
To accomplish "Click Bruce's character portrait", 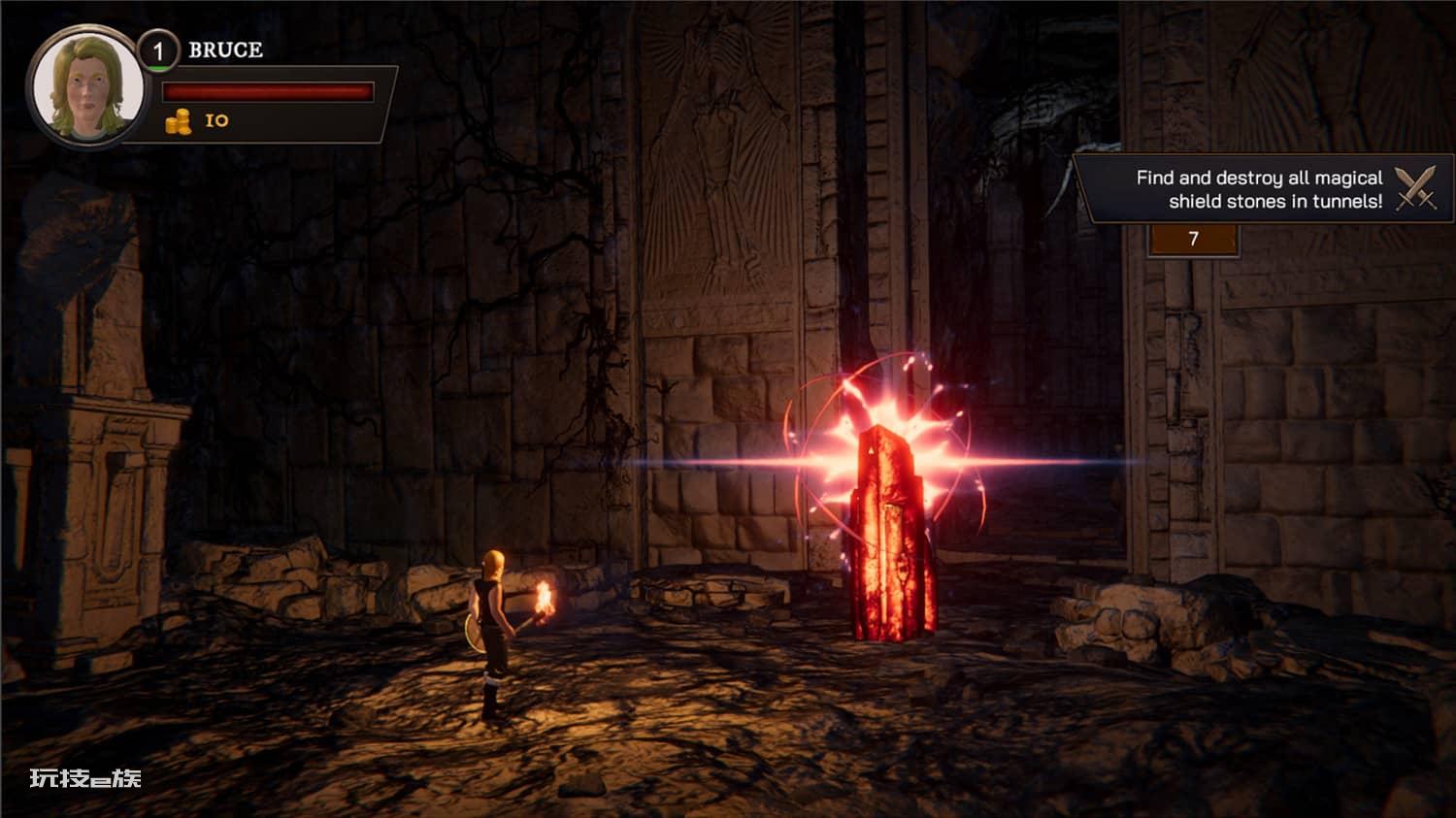I will coord(87,87).
